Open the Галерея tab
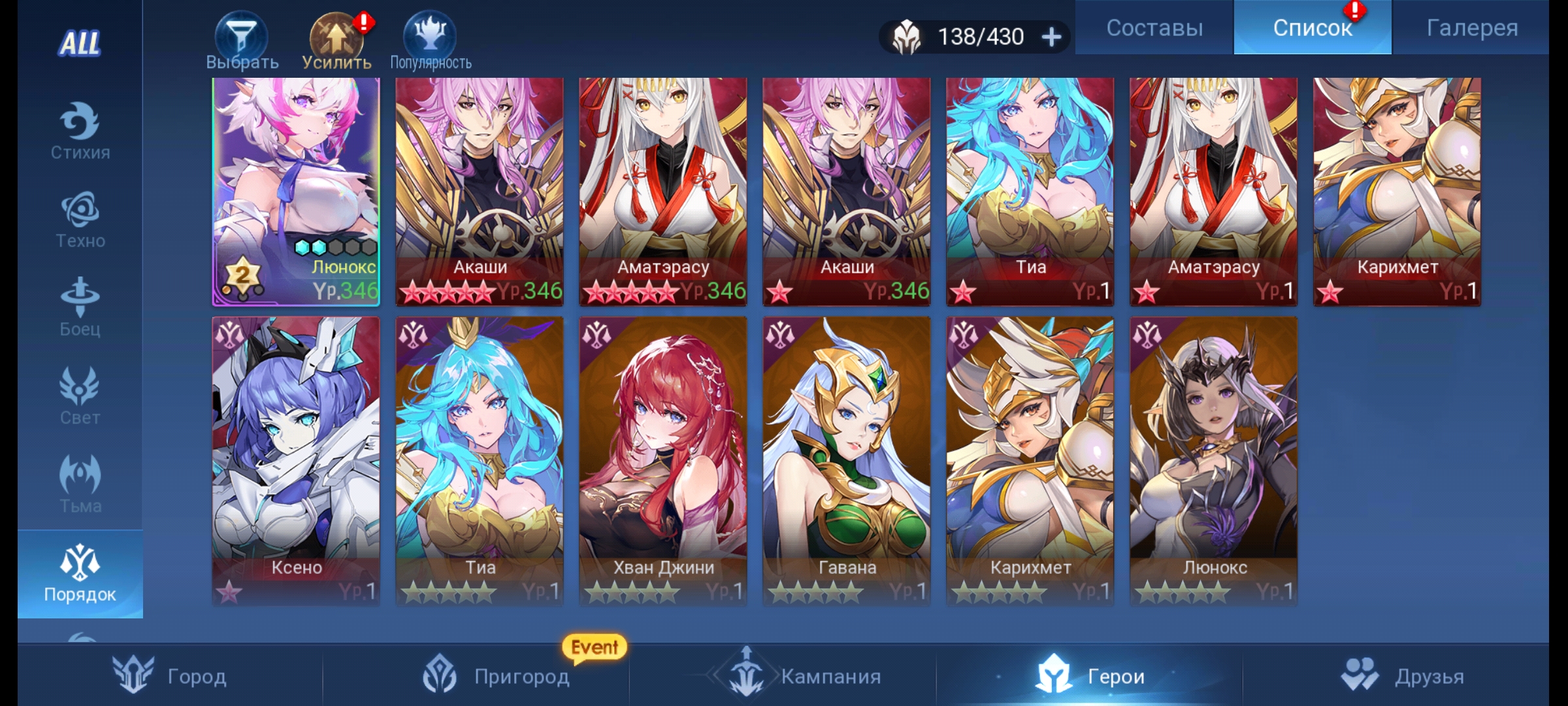The width and height of the screenshot is (1568, 706). 1471,27
